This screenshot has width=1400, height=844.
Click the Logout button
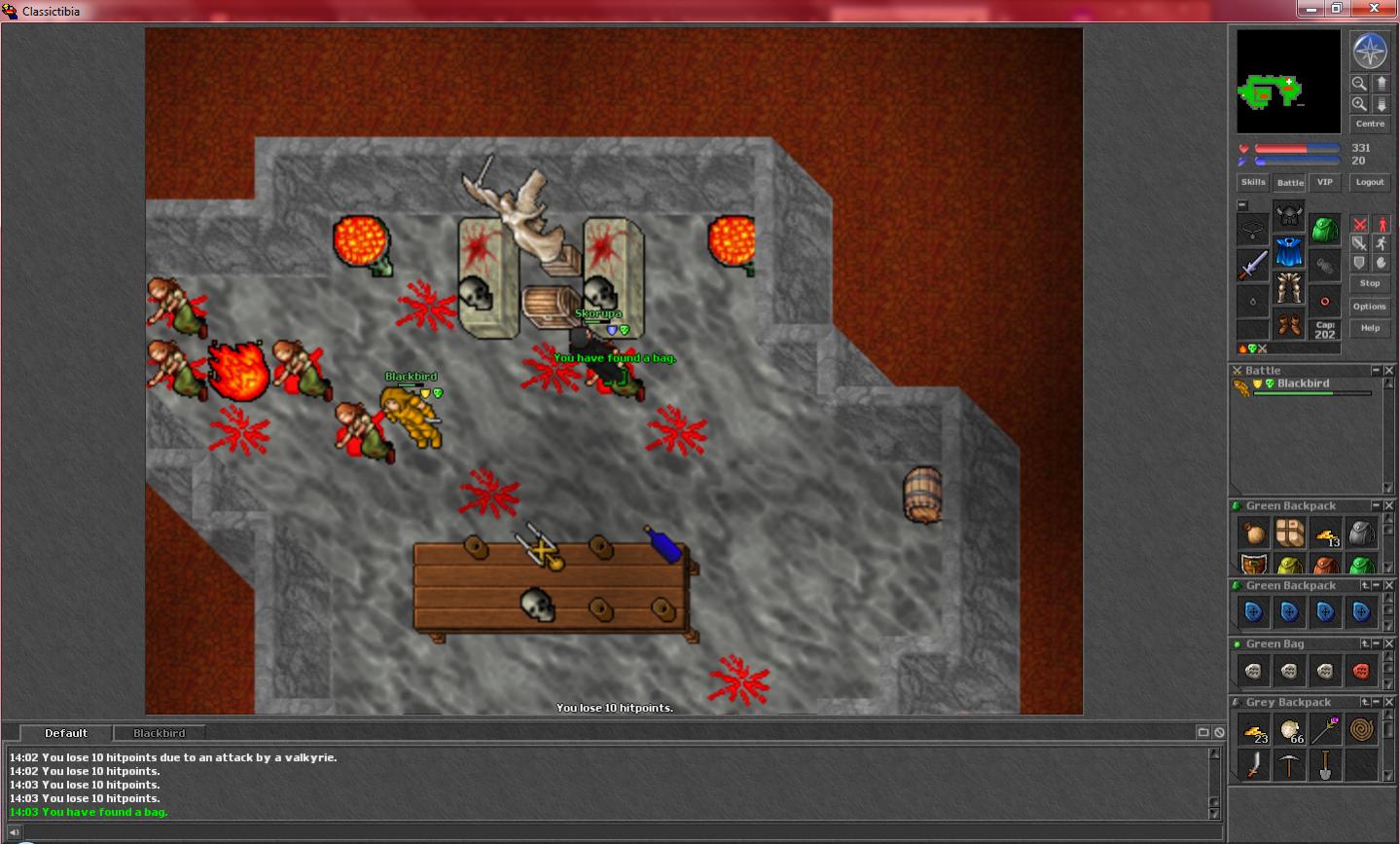(x=1370, y=182)
